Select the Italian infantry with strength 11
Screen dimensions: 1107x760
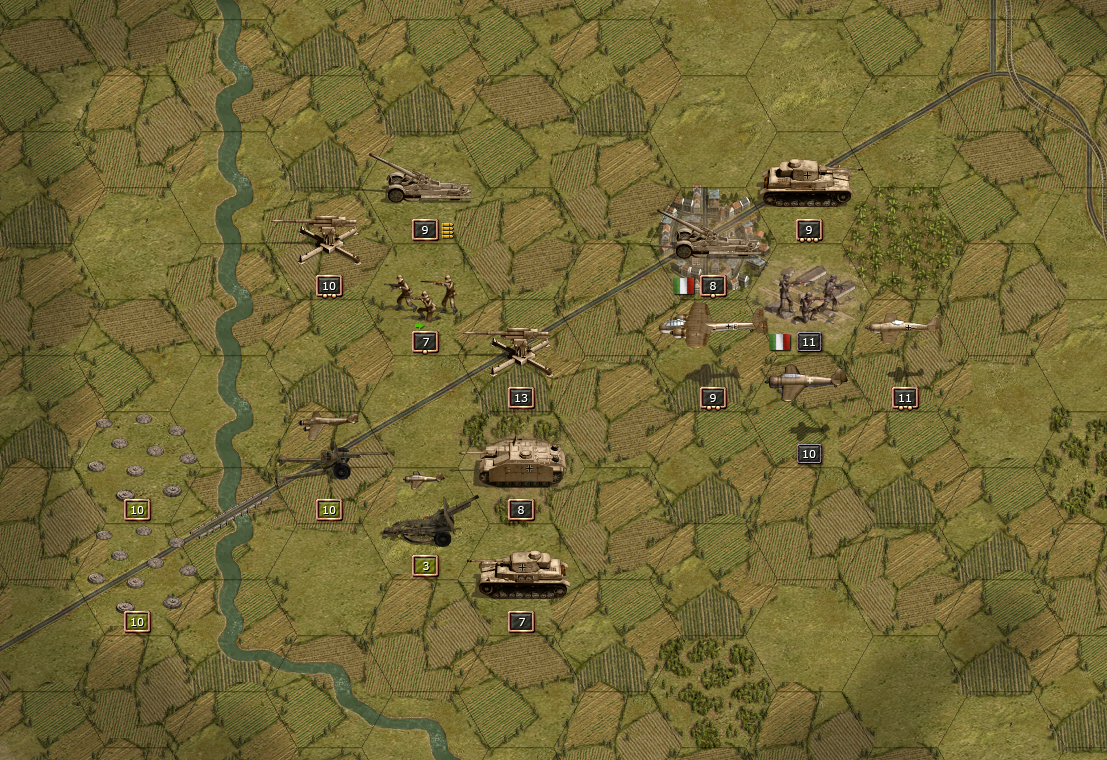(x=809, y=293)
